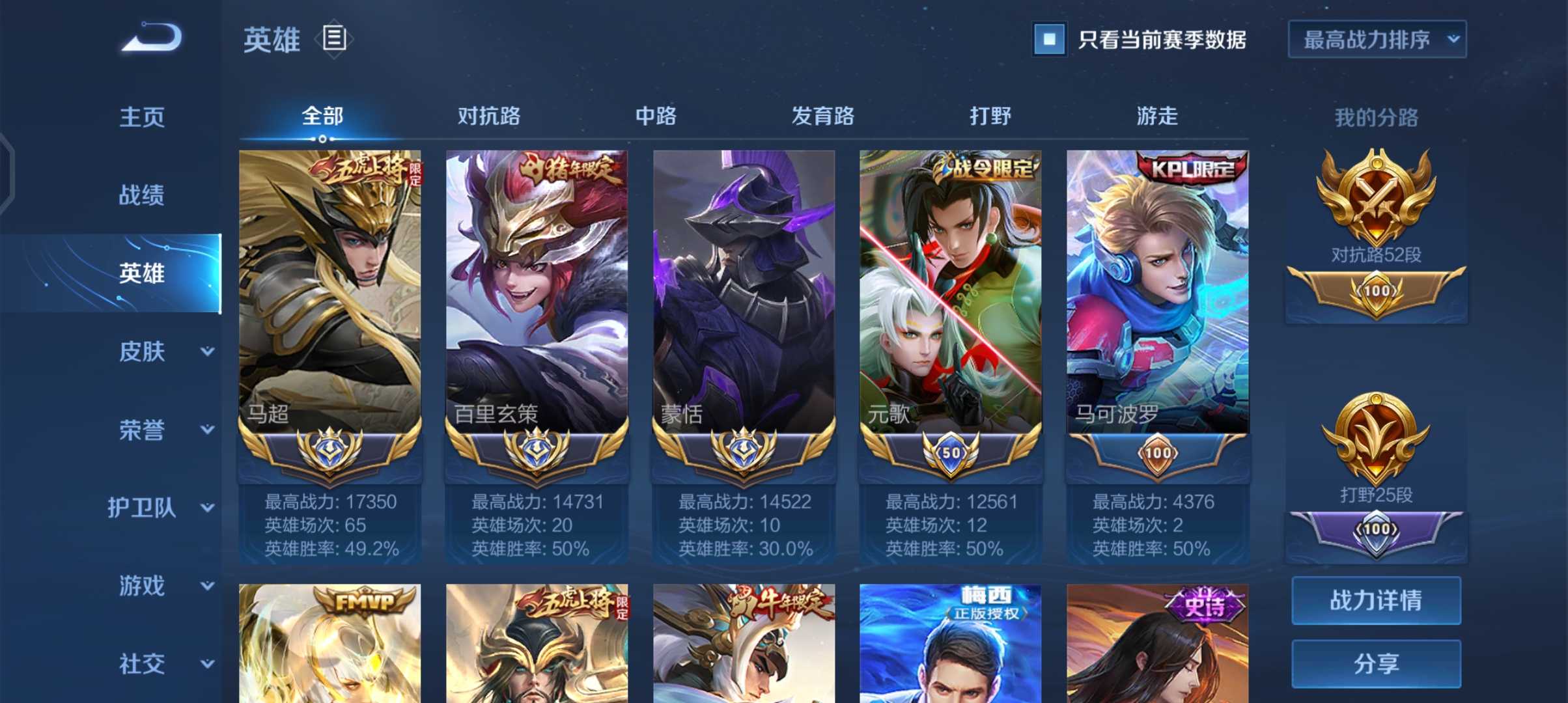Switch to the 打野 tab

tap(989, 116)
